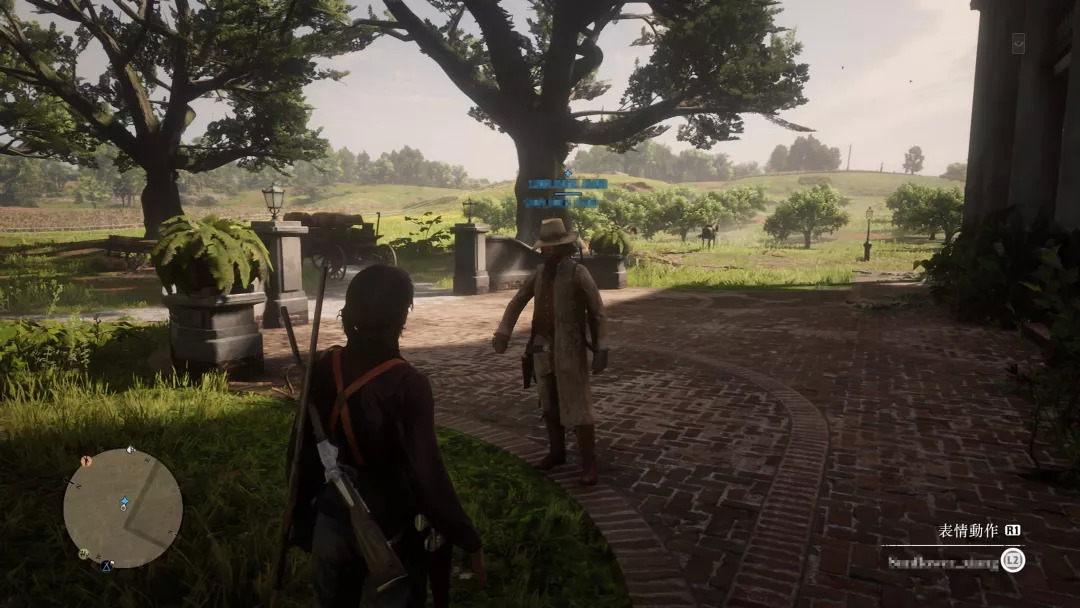Click the pink figure marker on the minimap edge
The height and width of the screenshot is (608, 1080).
(x=86, y=461)
